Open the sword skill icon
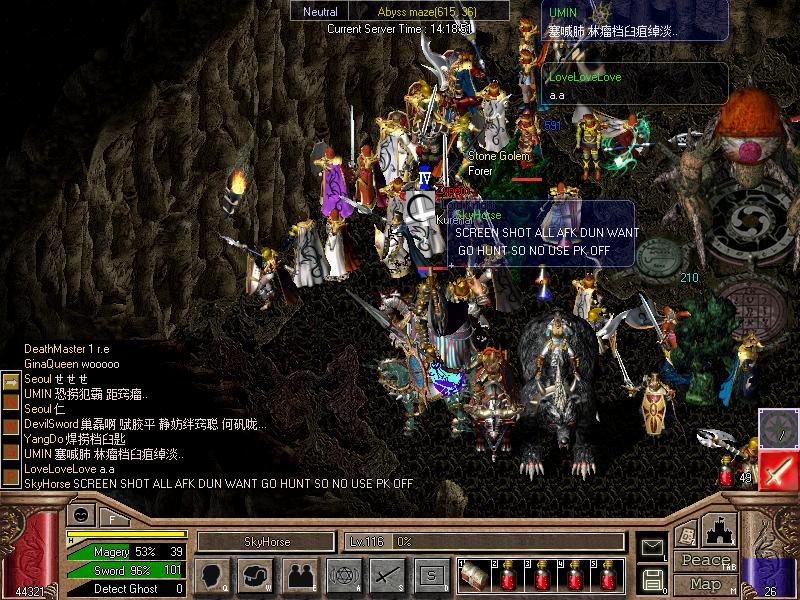 pos(386,575)
